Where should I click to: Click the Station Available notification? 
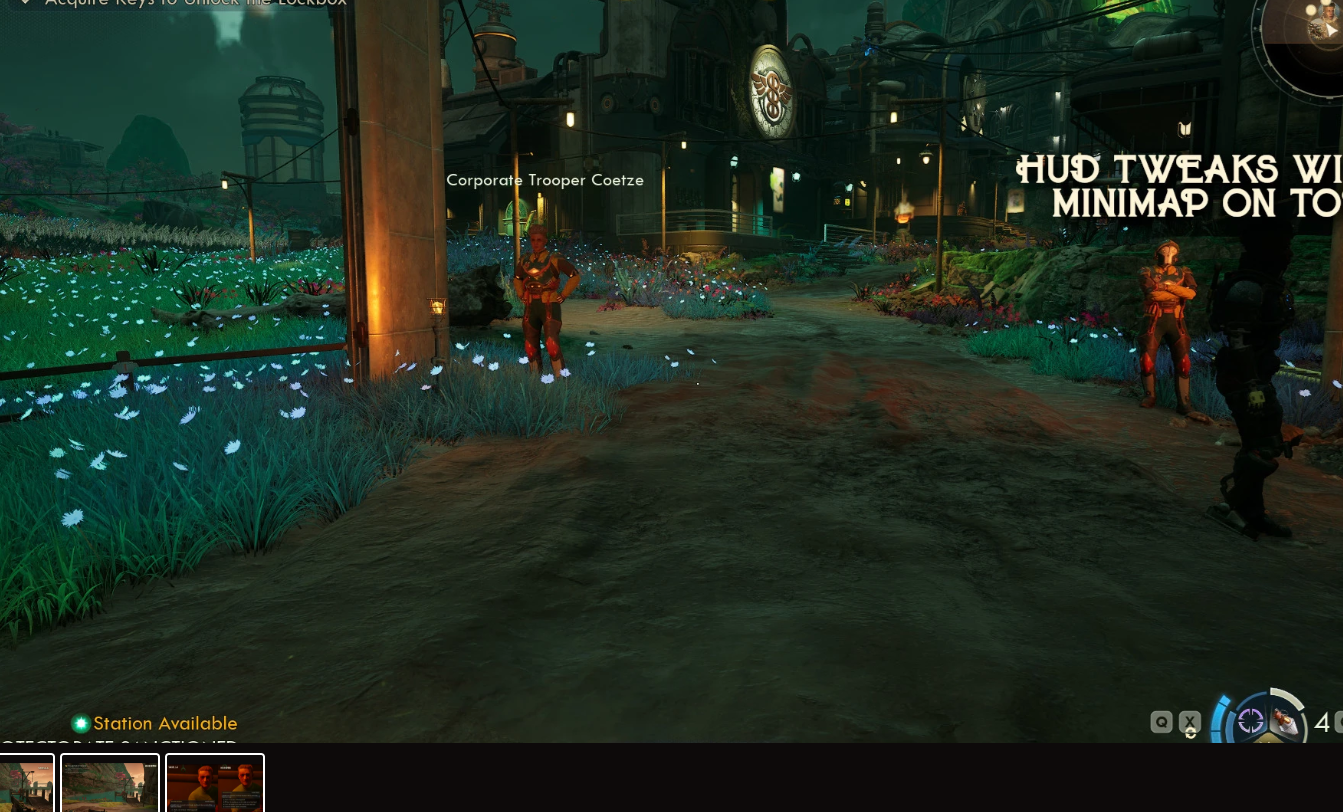point(155,723)
